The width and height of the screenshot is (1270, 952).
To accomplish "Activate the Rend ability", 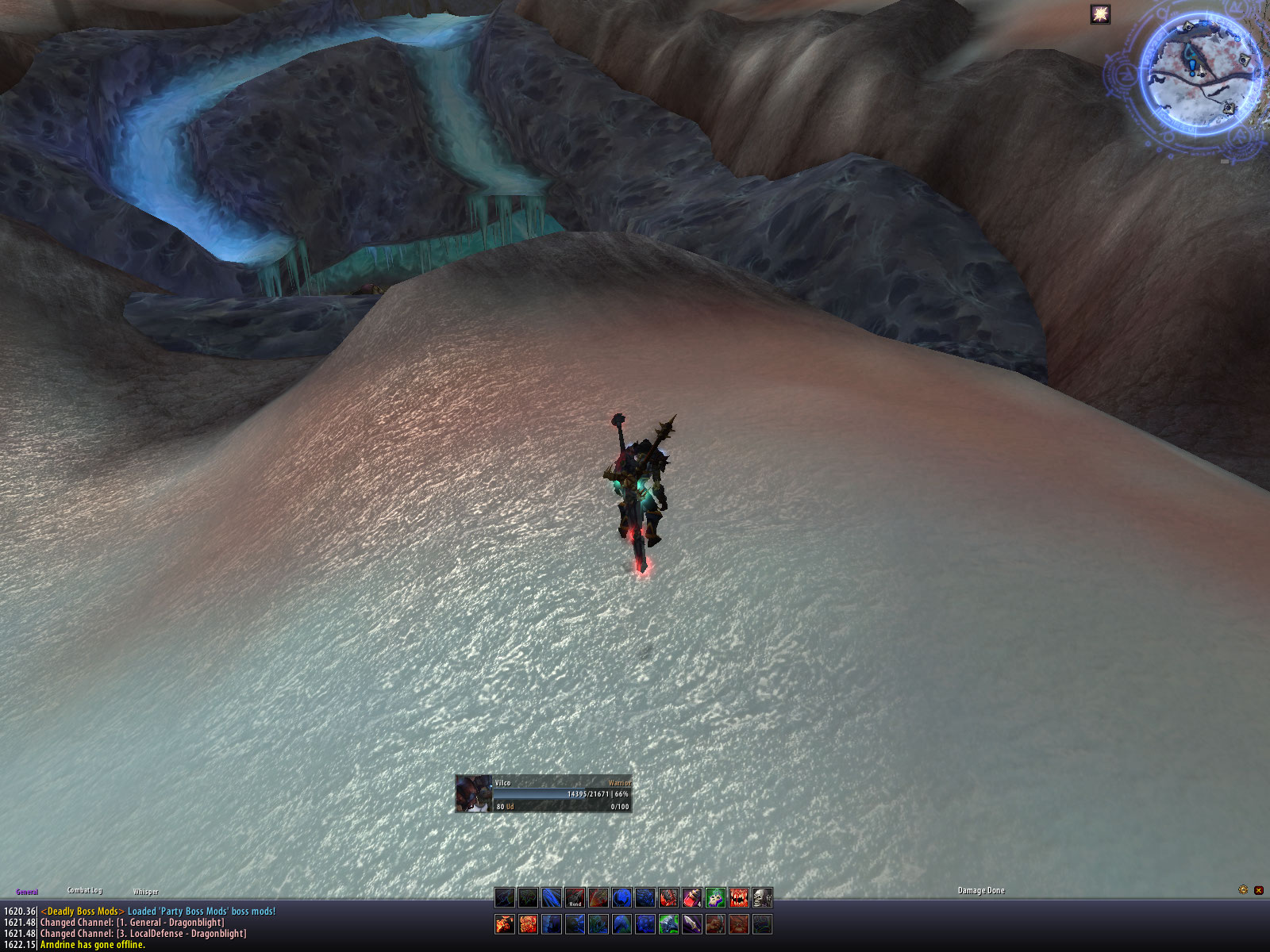I will [575, 897].
